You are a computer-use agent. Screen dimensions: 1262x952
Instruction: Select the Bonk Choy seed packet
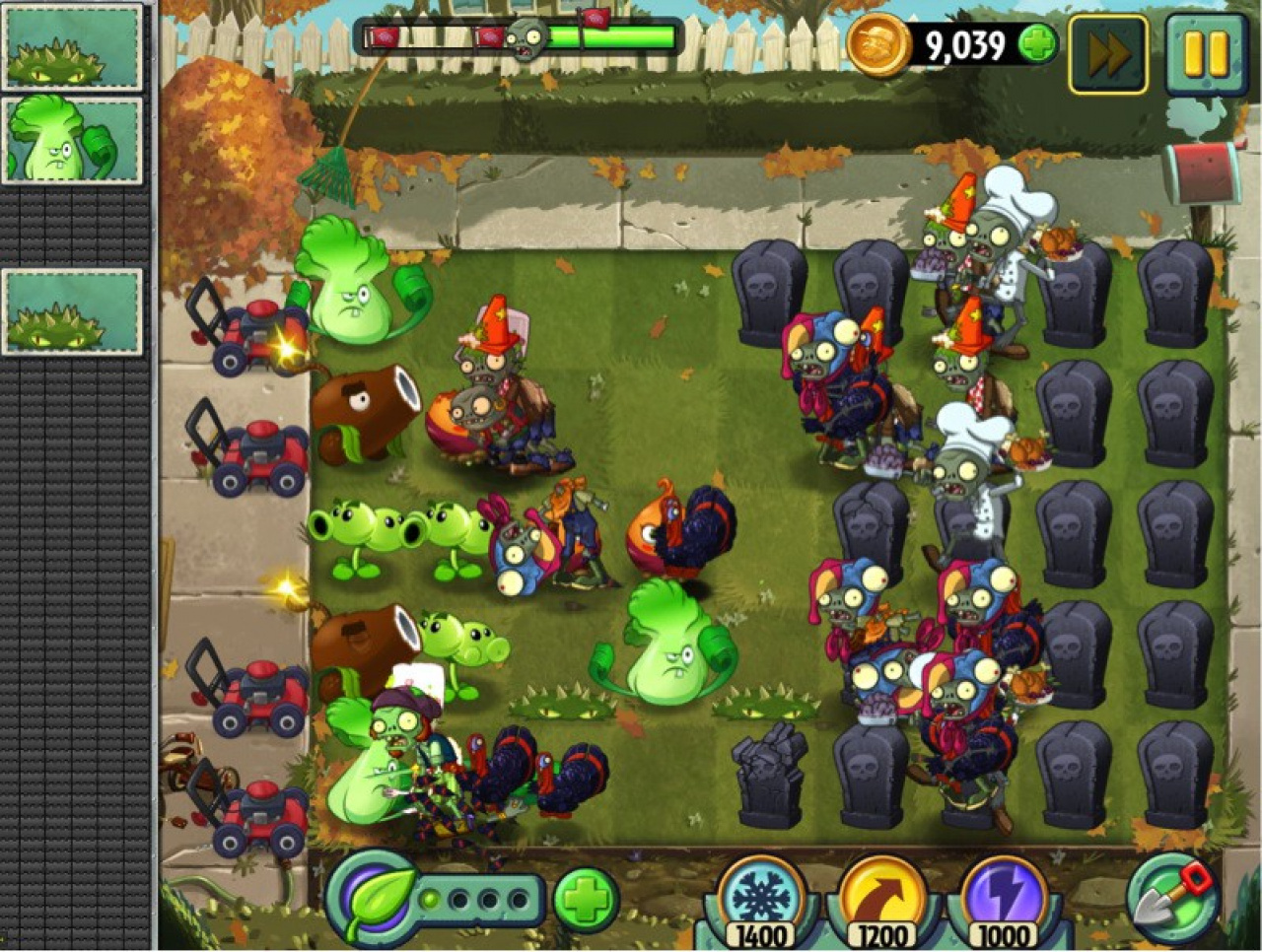coord(72,139)
